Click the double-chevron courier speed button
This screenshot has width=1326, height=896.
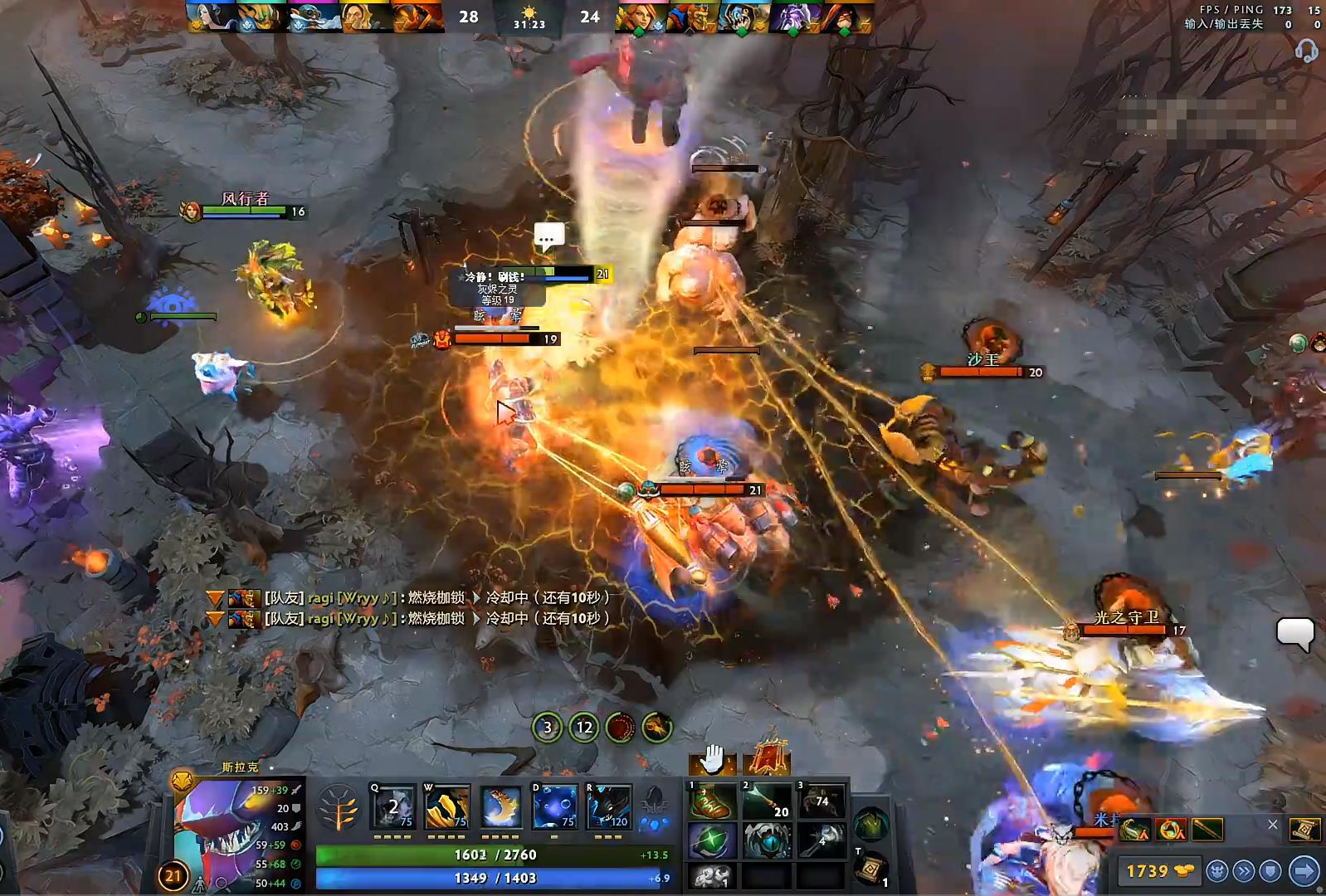(x=1246, y=871)
